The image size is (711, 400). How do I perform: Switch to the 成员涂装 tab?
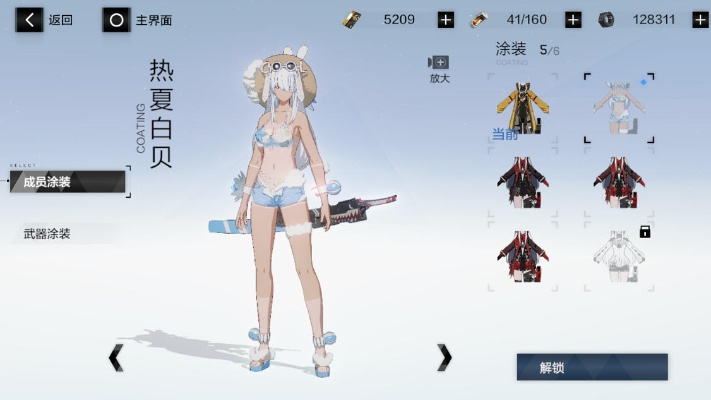[x=68, y=182]
